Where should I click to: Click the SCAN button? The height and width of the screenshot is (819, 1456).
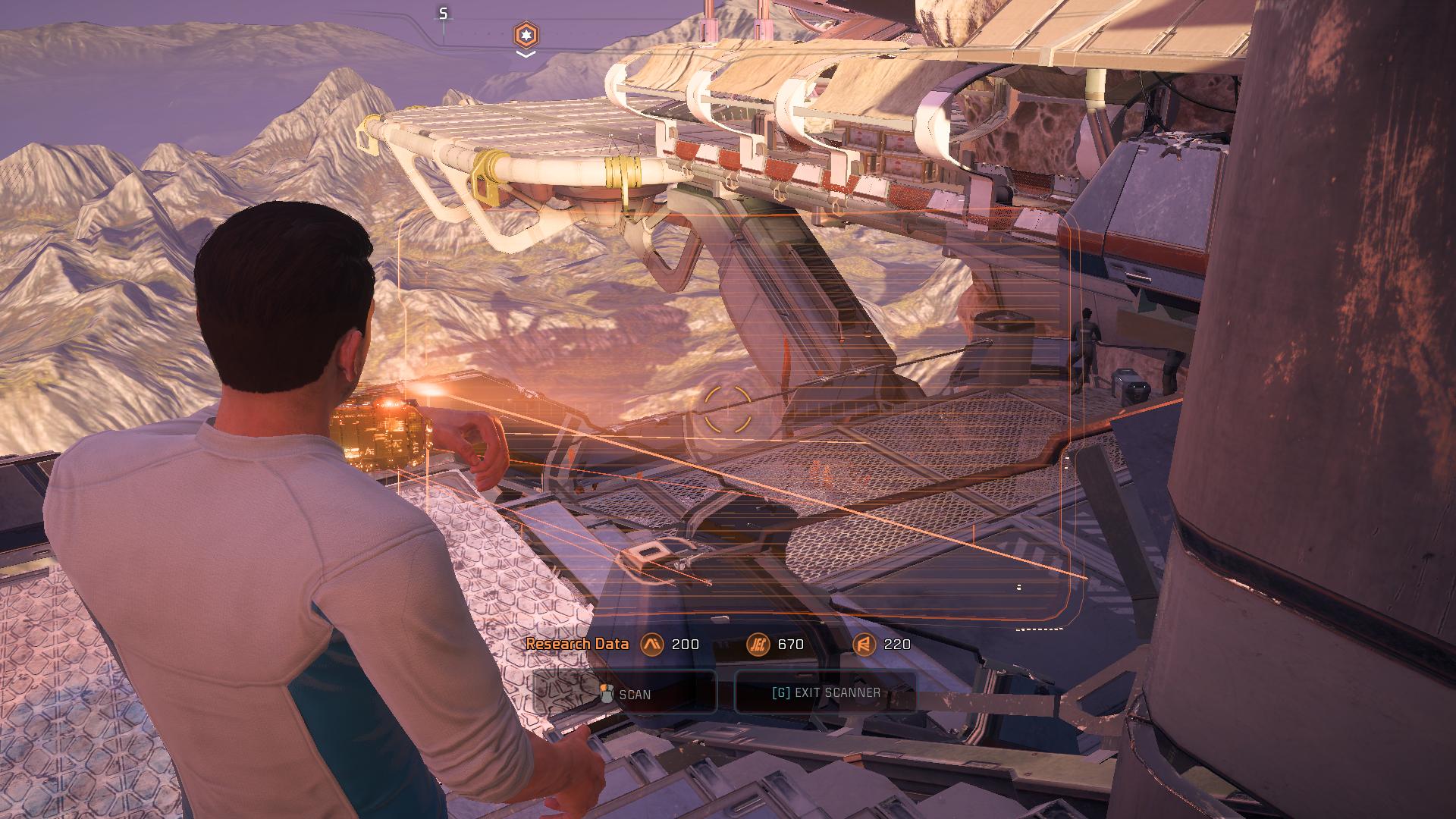[625, 693]
